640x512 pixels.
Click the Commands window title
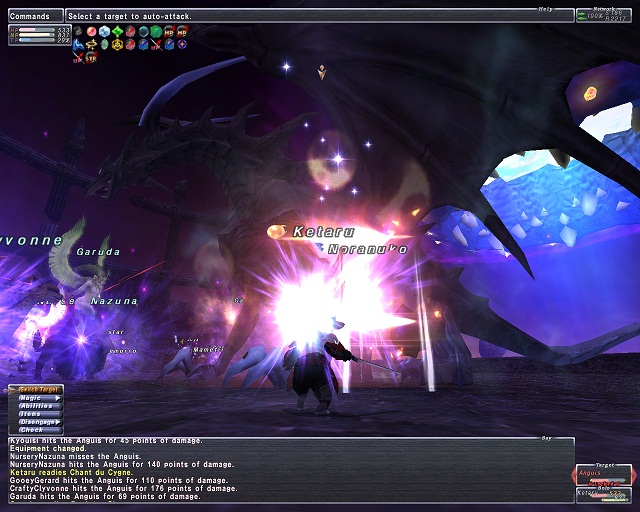click(32, 16)
